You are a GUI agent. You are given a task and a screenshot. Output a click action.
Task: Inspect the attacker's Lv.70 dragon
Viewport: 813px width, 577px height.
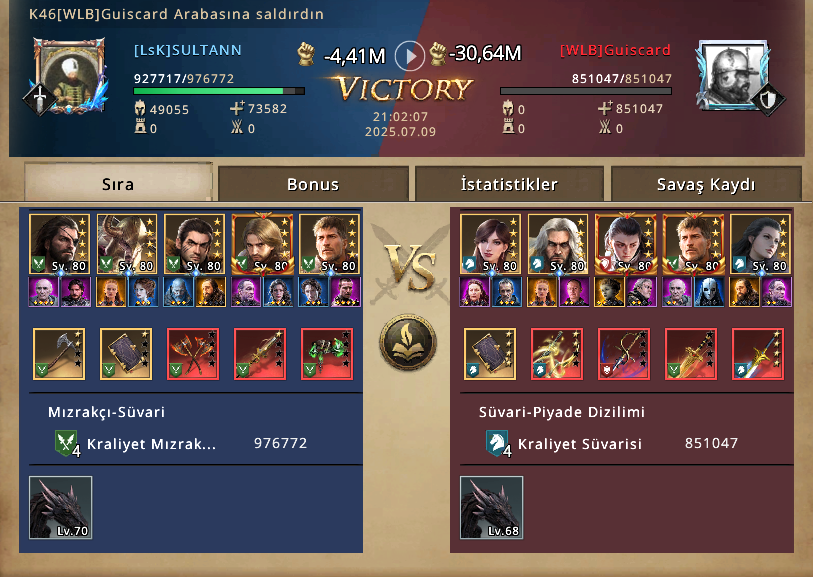point(60,507)
